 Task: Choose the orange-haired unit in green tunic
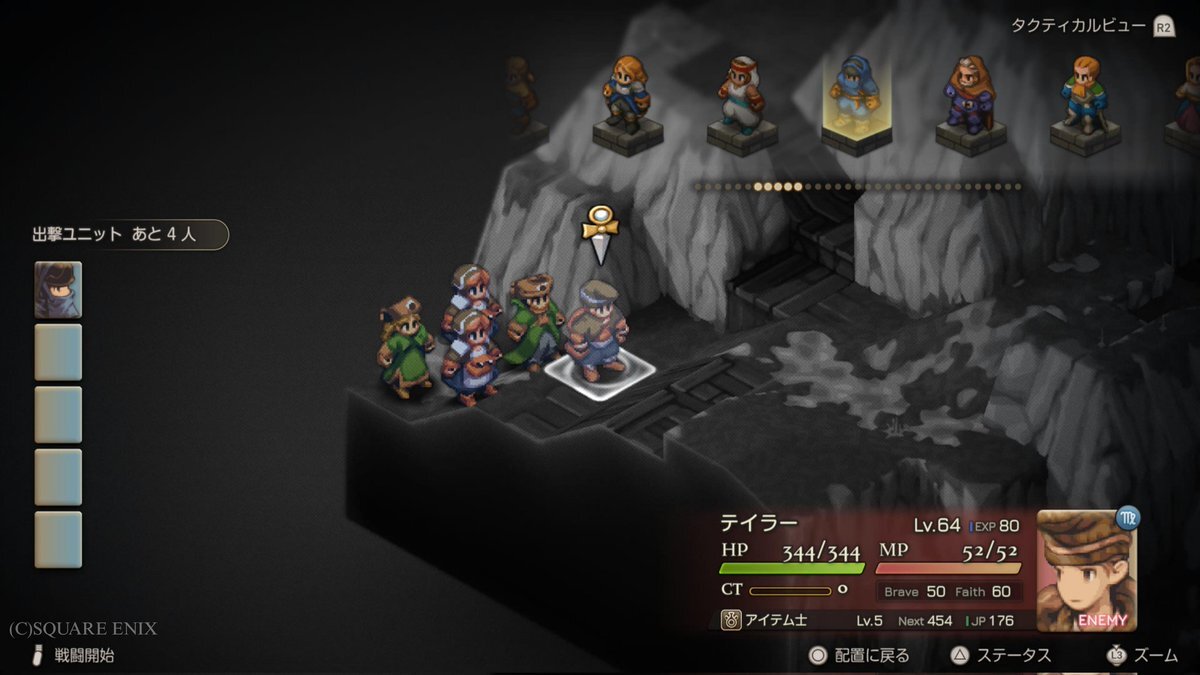[1084, 98]
